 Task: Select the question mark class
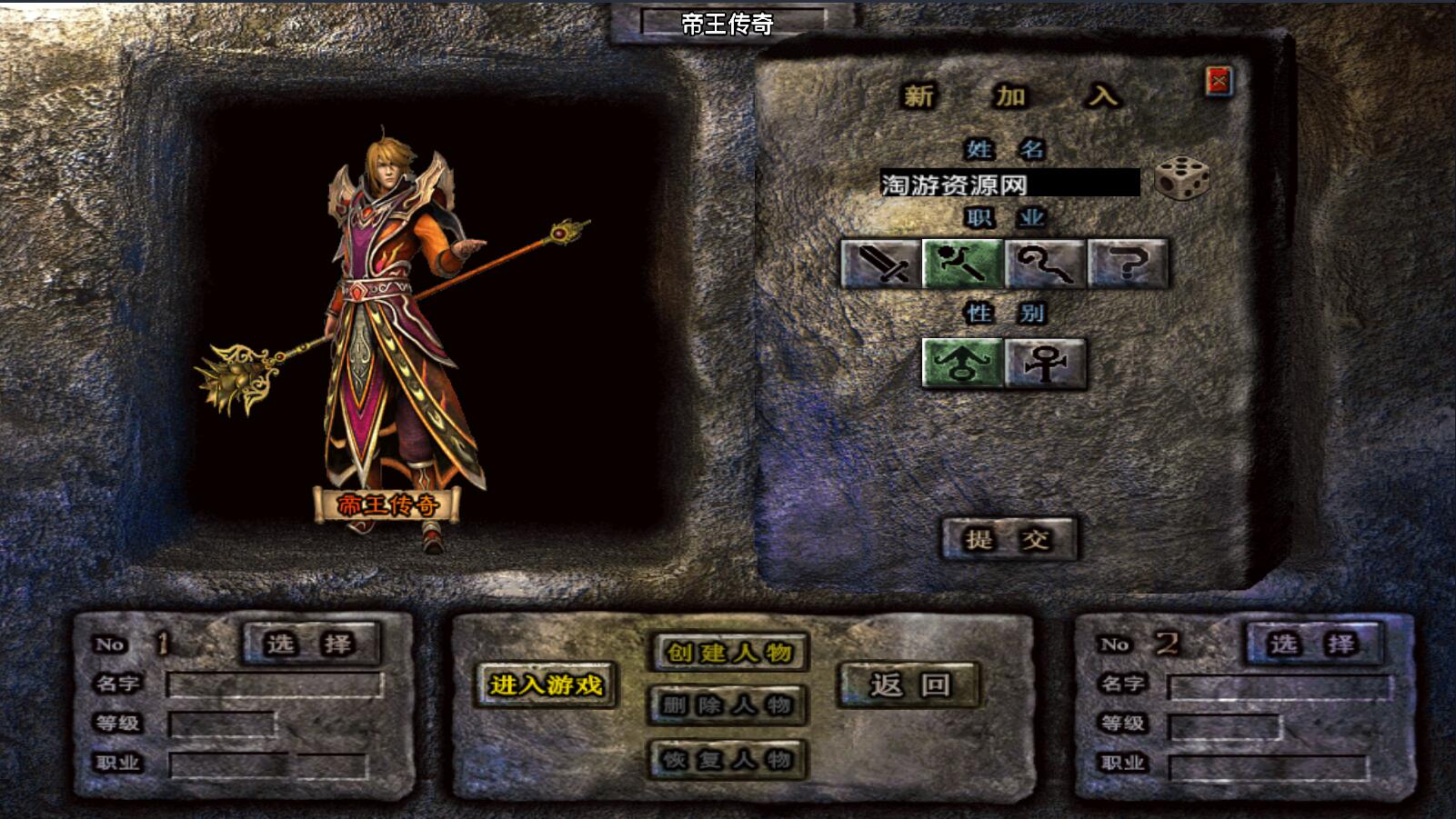click(x=1128, y=264)
